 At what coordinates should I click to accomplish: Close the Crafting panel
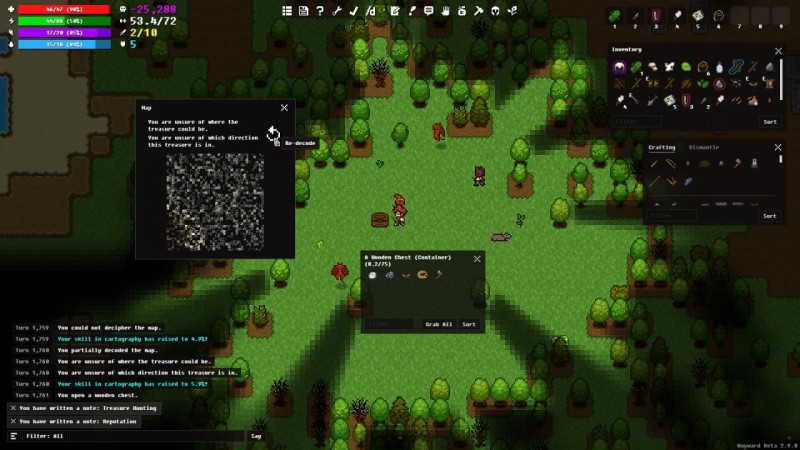click(779, 148)
